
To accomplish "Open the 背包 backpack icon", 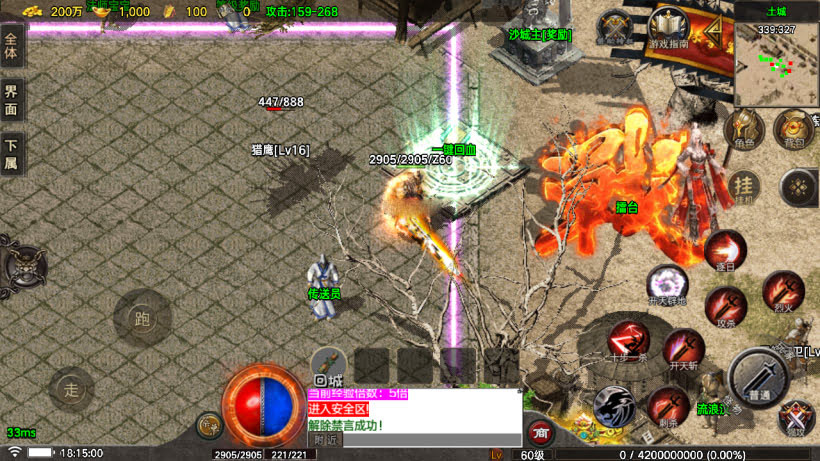I will (x=793, y=128).
